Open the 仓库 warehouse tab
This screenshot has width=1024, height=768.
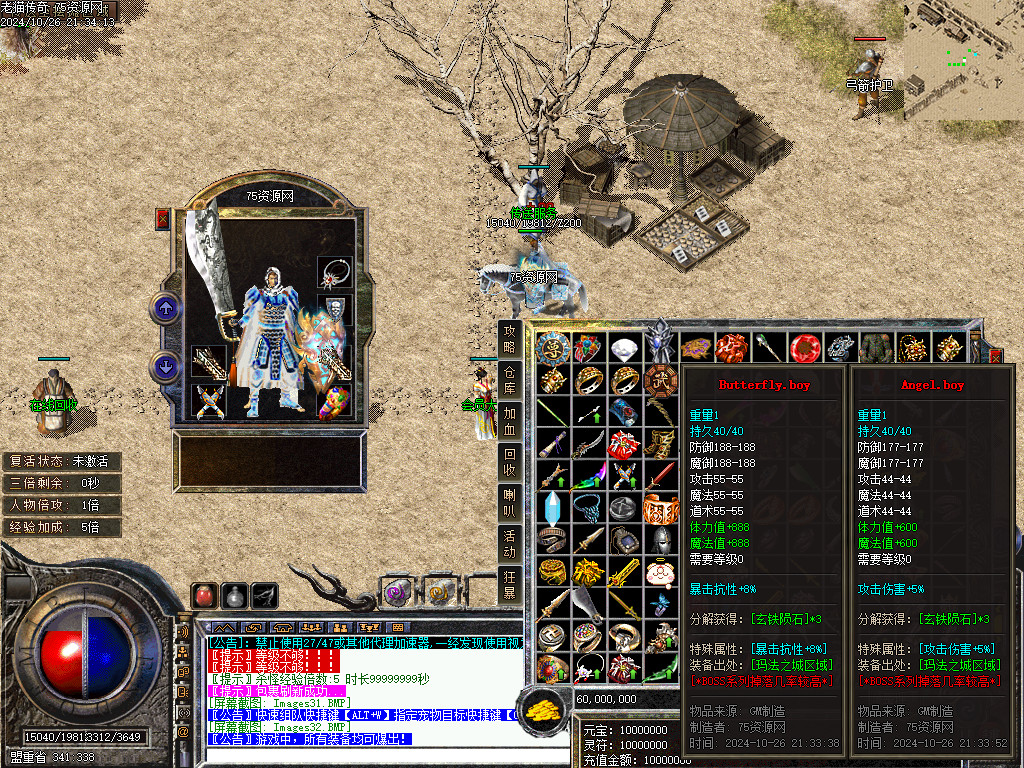[x=510, y=376]
